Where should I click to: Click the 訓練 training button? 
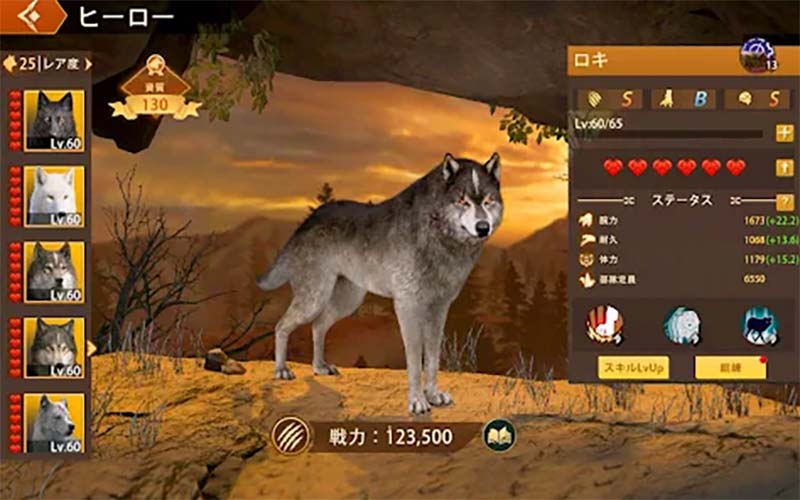click(730, 367)
